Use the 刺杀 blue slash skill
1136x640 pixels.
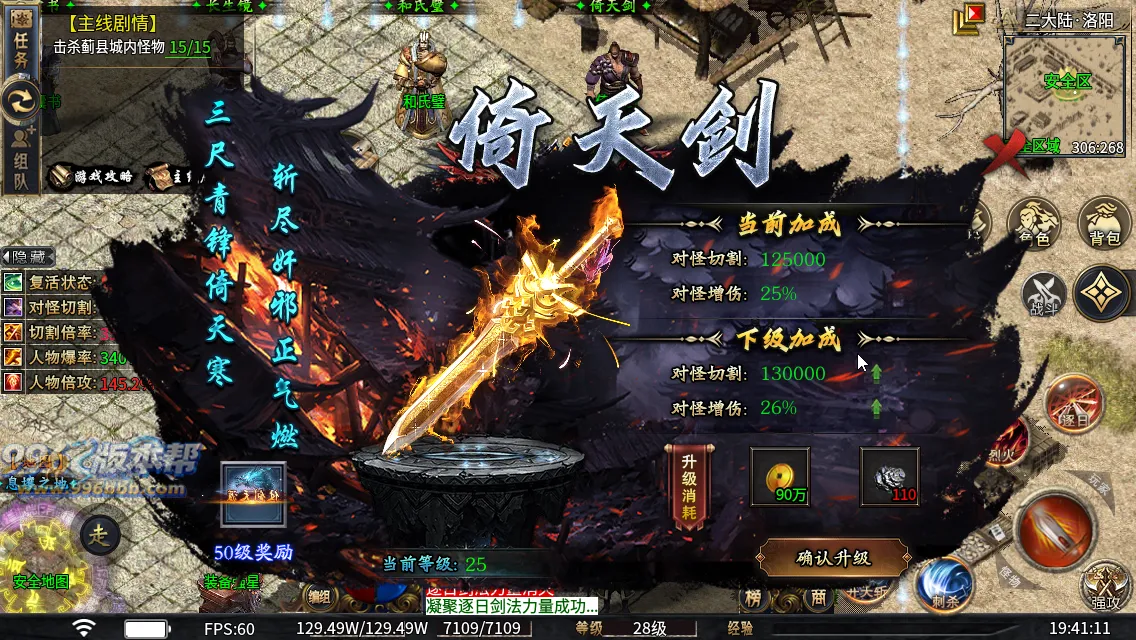click(x=943, y=584)
